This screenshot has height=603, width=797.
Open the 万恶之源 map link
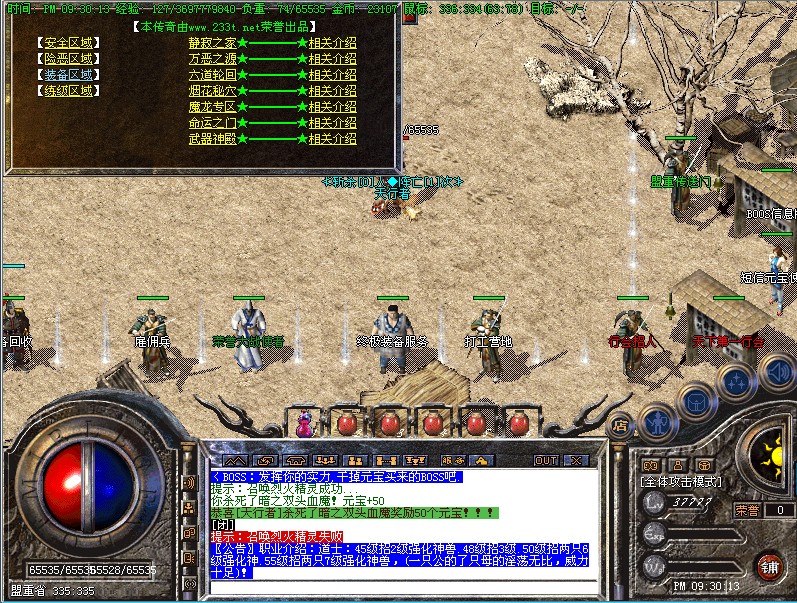click(212, 59)
